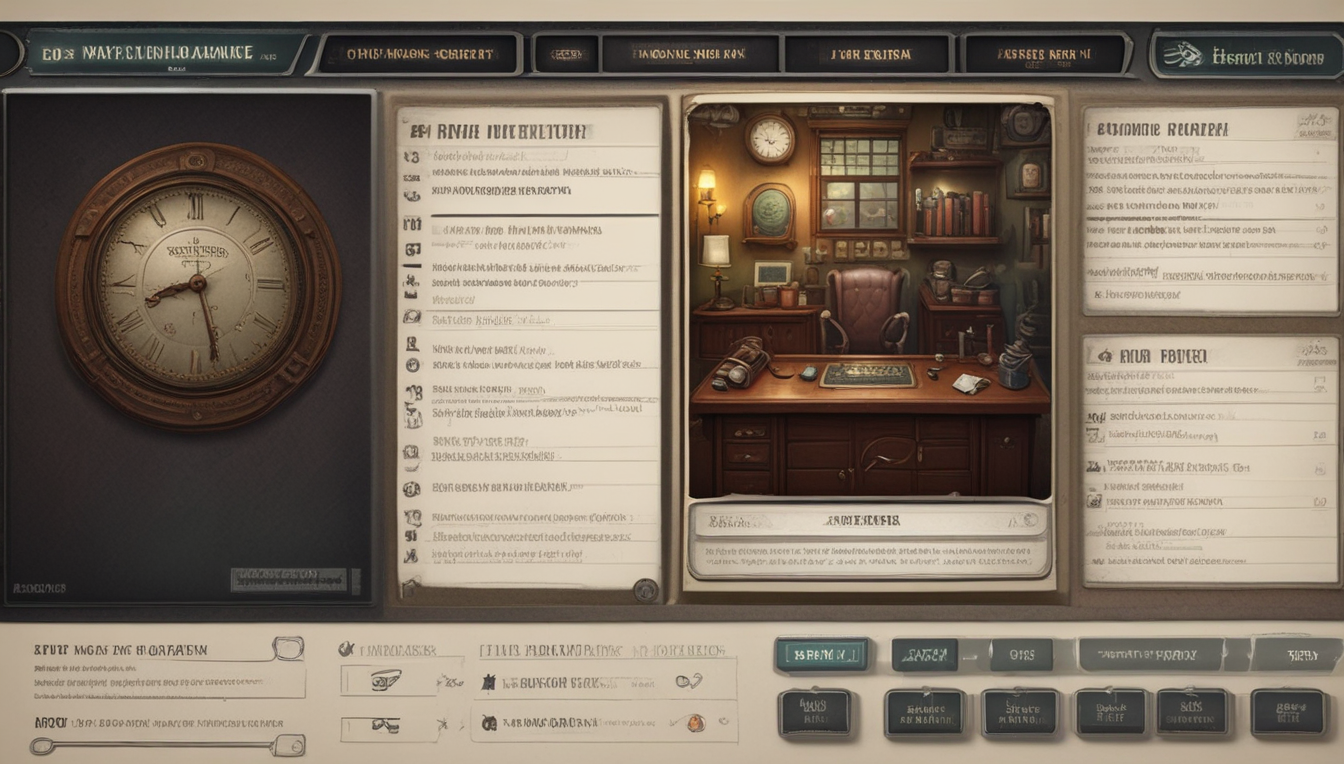Open the small dropdown at the central card's lower right

(1028, 519)
